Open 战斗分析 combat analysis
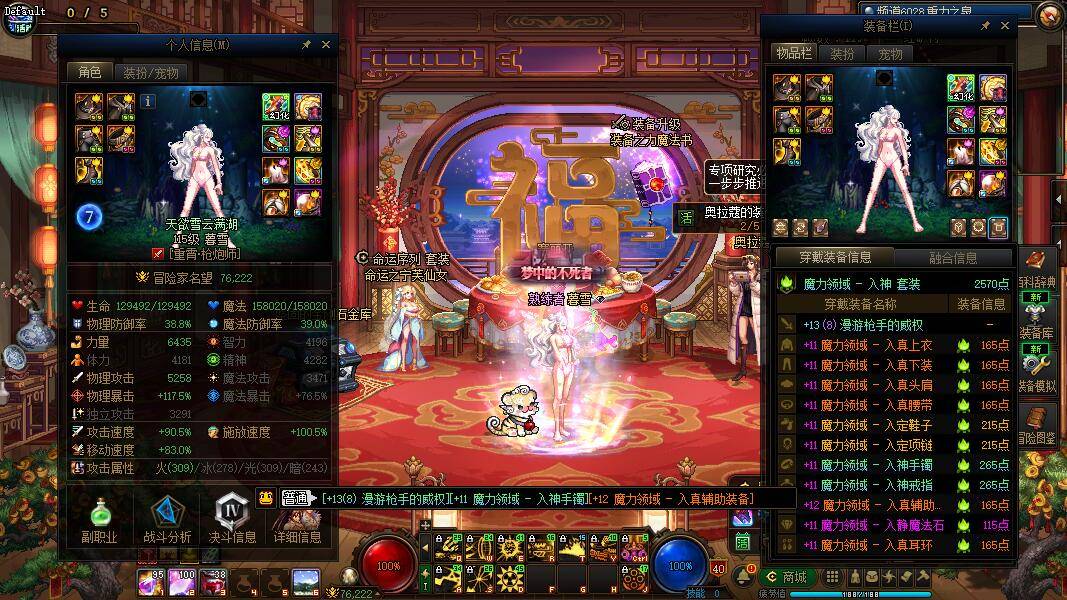Image resolution: width=1067 pixels, height=600 pixels. (x=167, y=518)
